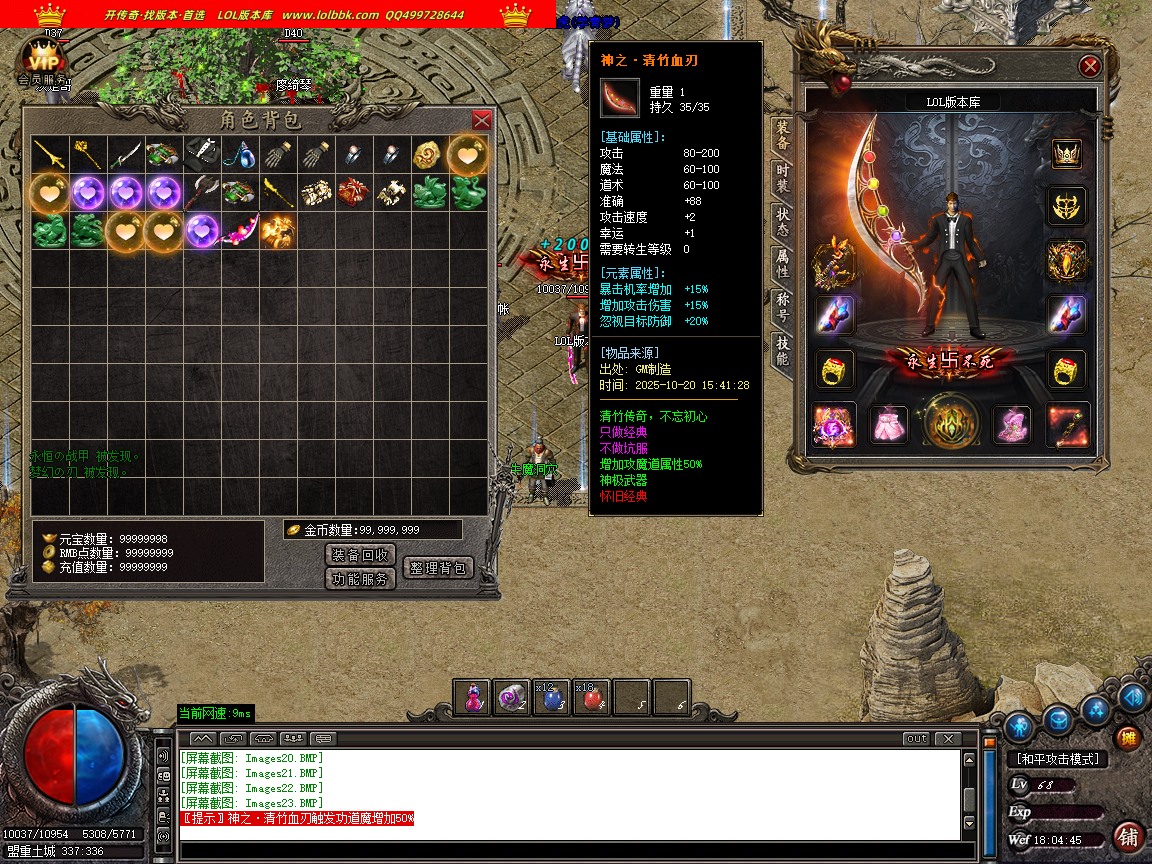Sort the bag with 整理背包
The image size is (1152, 864).
point(437,568)
